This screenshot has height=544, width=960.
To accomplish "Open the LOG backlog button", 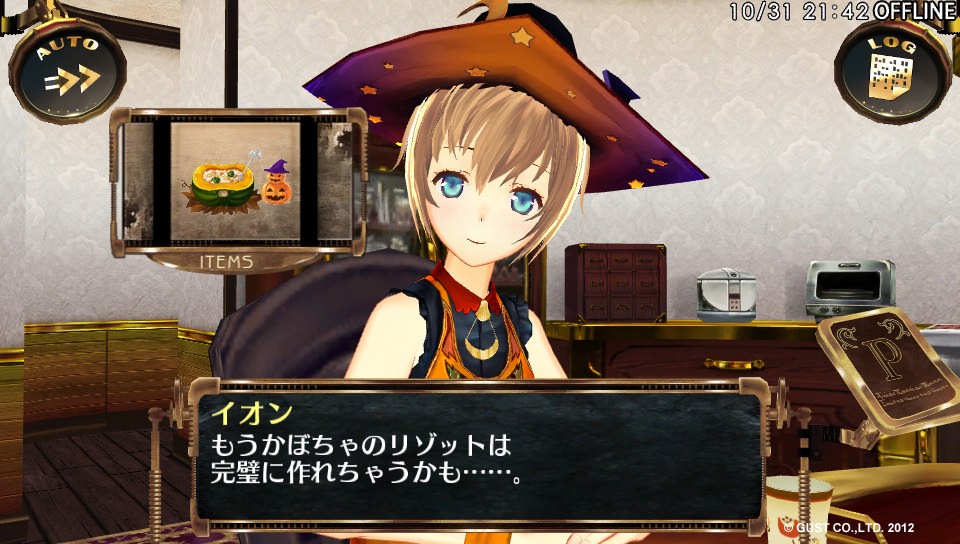I will (892, 68).
